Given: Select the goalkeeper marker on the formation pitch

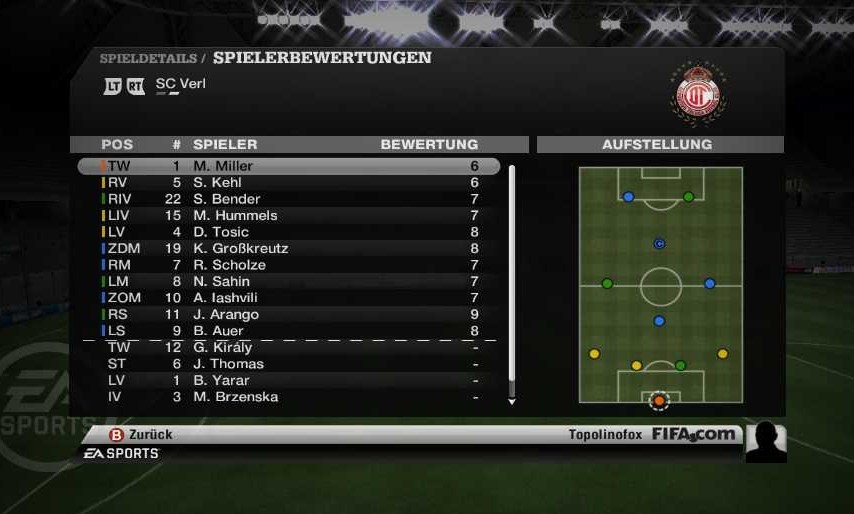Looking at the screenshot, I should pyautogui.click(x=659, y=401).
